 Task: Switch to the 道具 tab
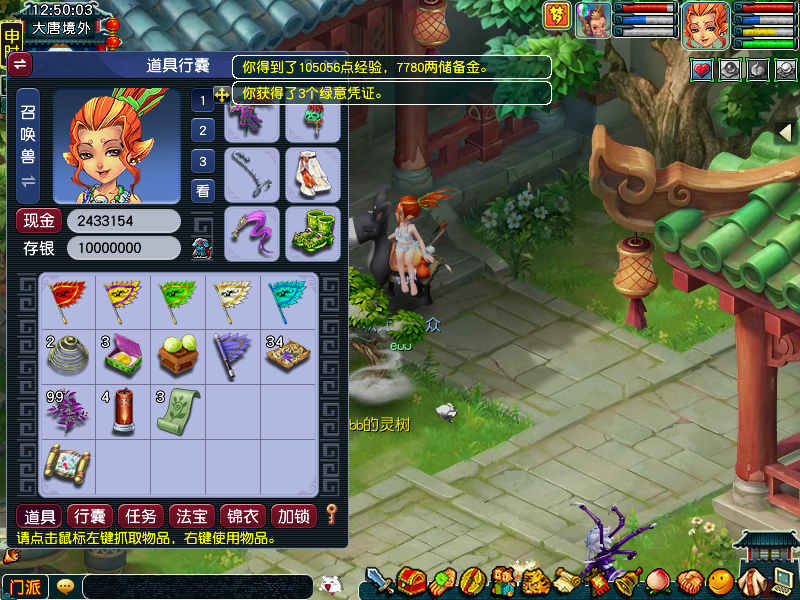[40, 516]
